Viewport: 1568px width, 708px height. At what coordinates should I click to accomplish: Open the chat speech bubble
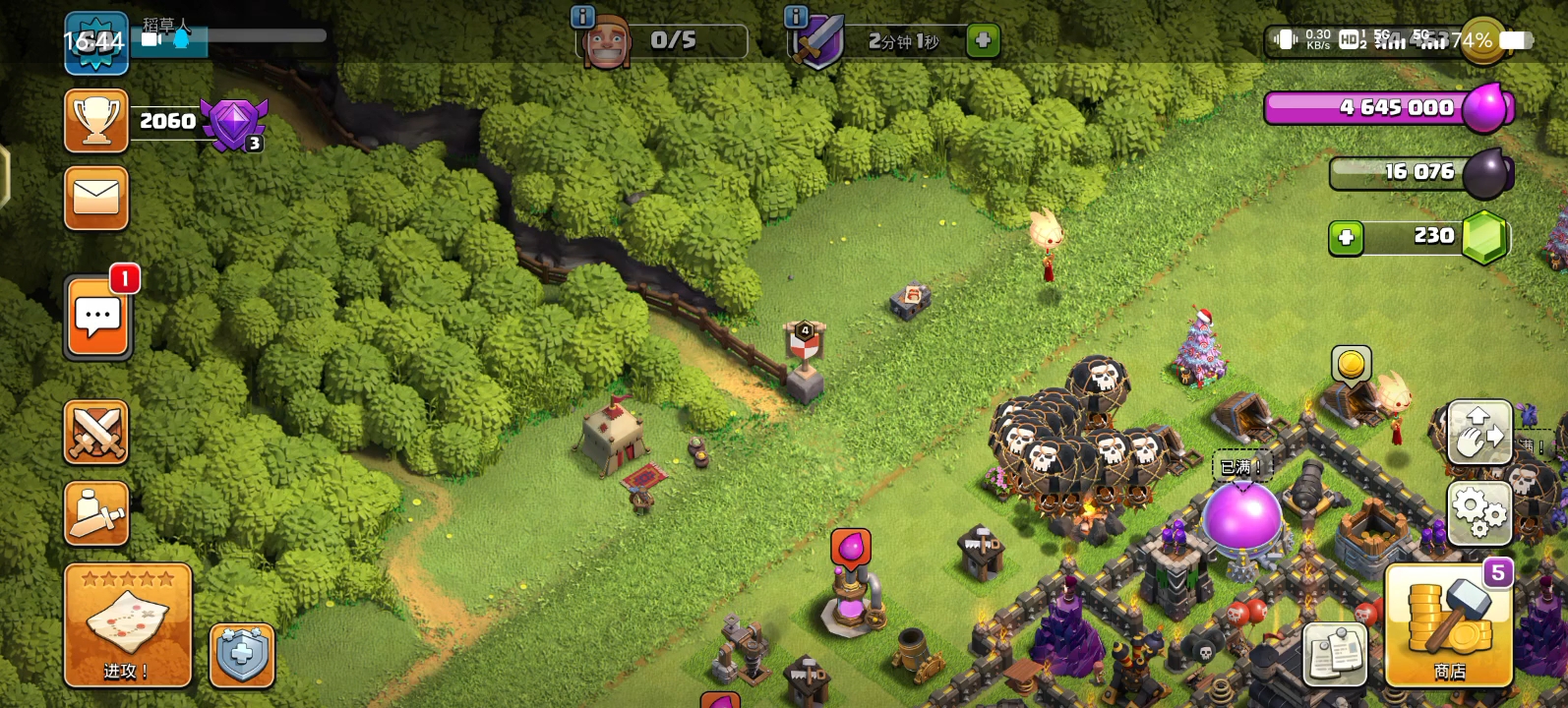pyautogui.click(x=97, y=319)
